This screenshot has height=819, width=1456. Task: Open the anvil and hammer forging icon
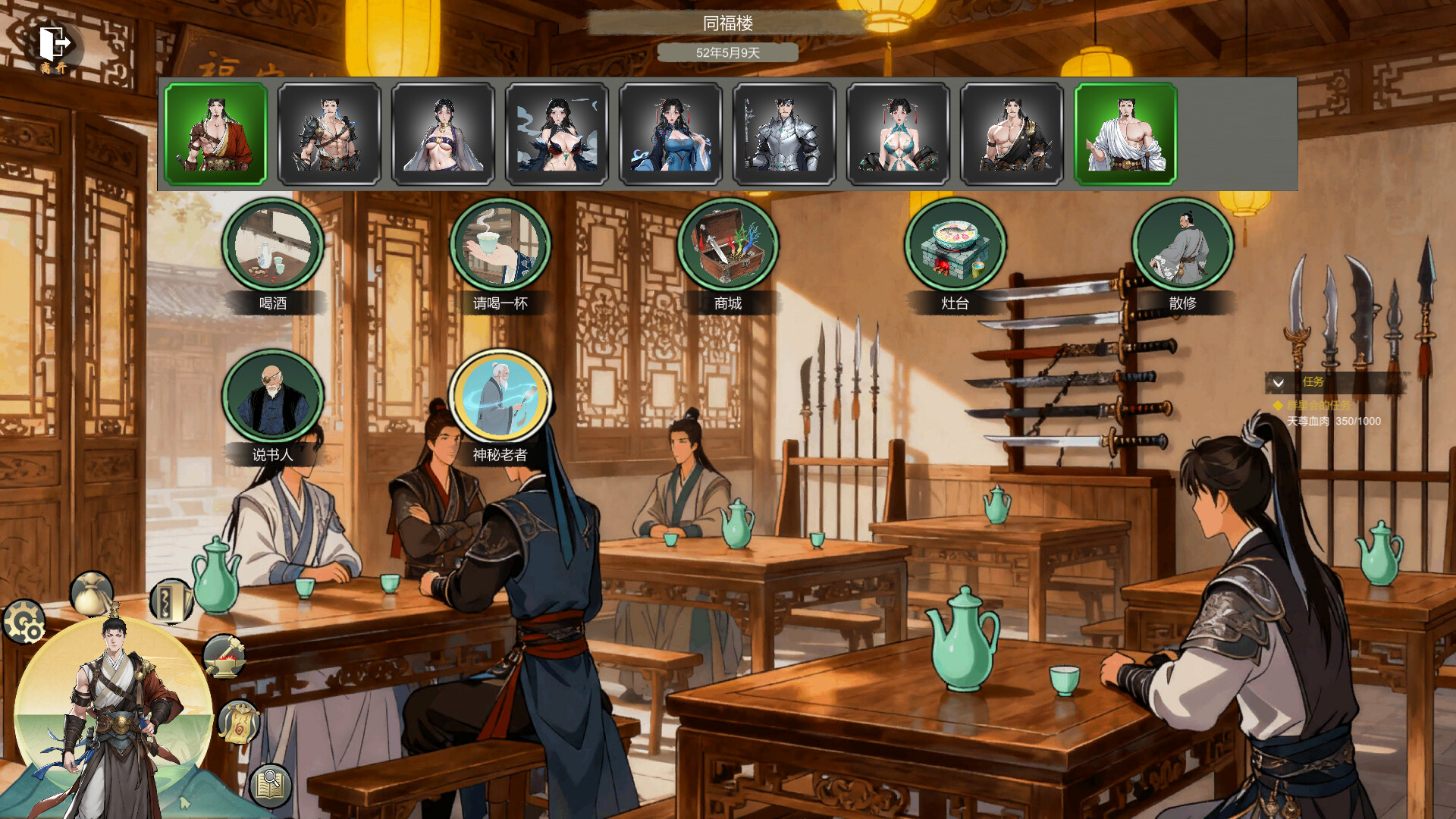[x=224, y=657]
